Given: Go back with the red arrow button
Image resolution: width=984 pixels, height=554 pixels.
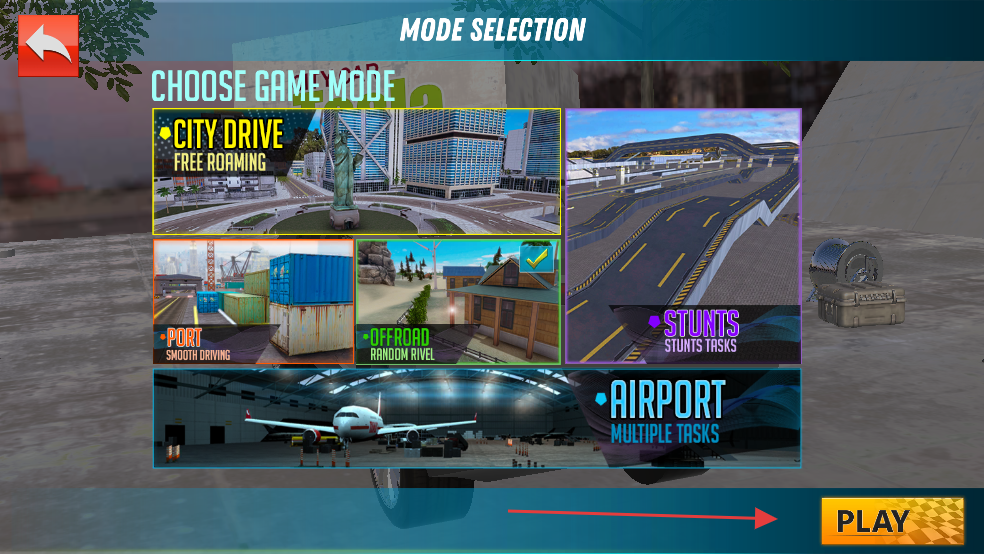Looking at the screenshot, I should [x=47, y=45].
